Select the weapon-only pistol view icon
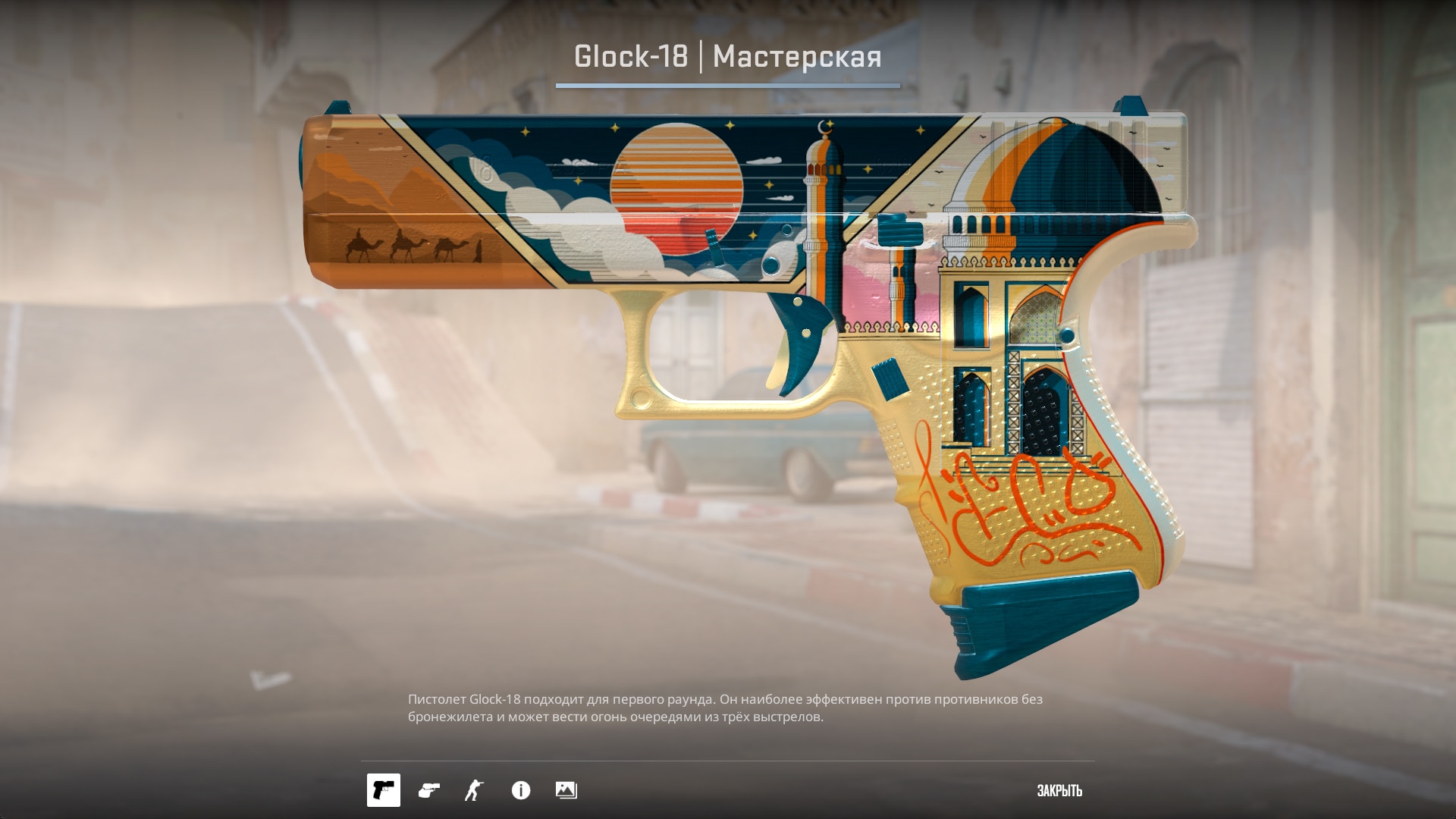The width and height of the screenshot is (1456, 819). coord(384,790)
